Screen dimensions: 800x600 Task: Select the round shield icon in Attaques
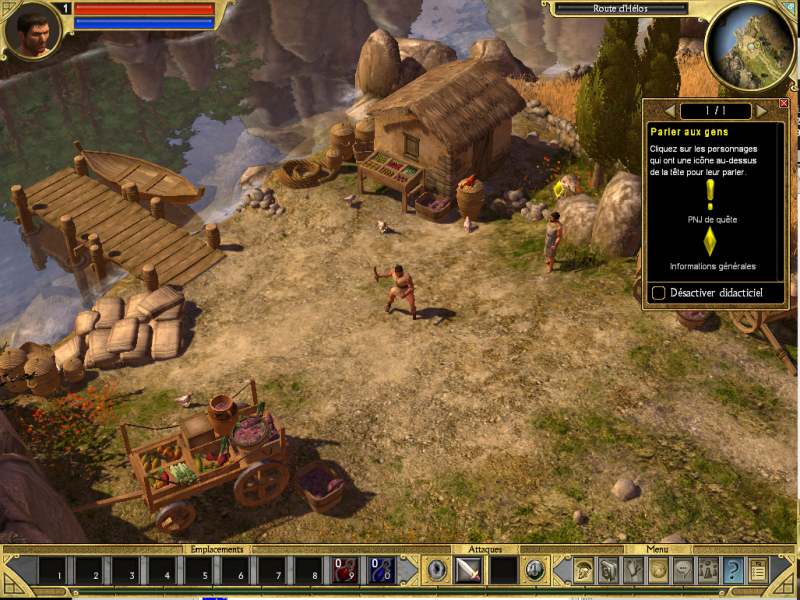[436, 570]
